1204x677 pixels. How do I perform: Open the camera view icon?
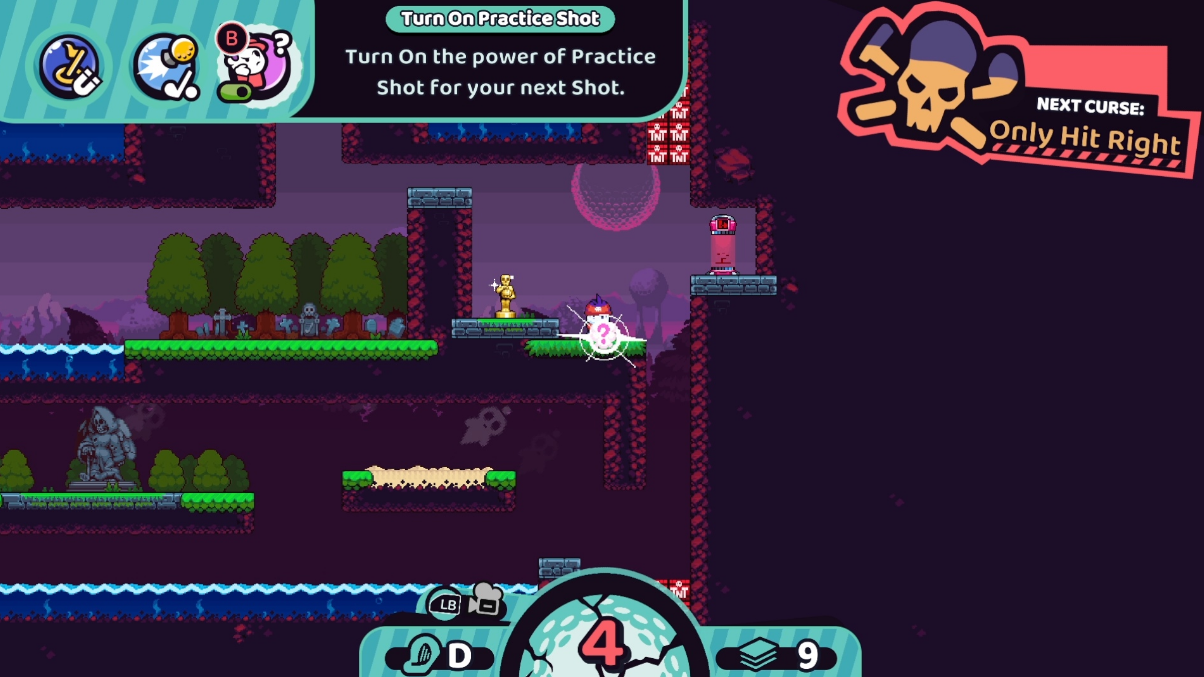(x=485, y=601)
